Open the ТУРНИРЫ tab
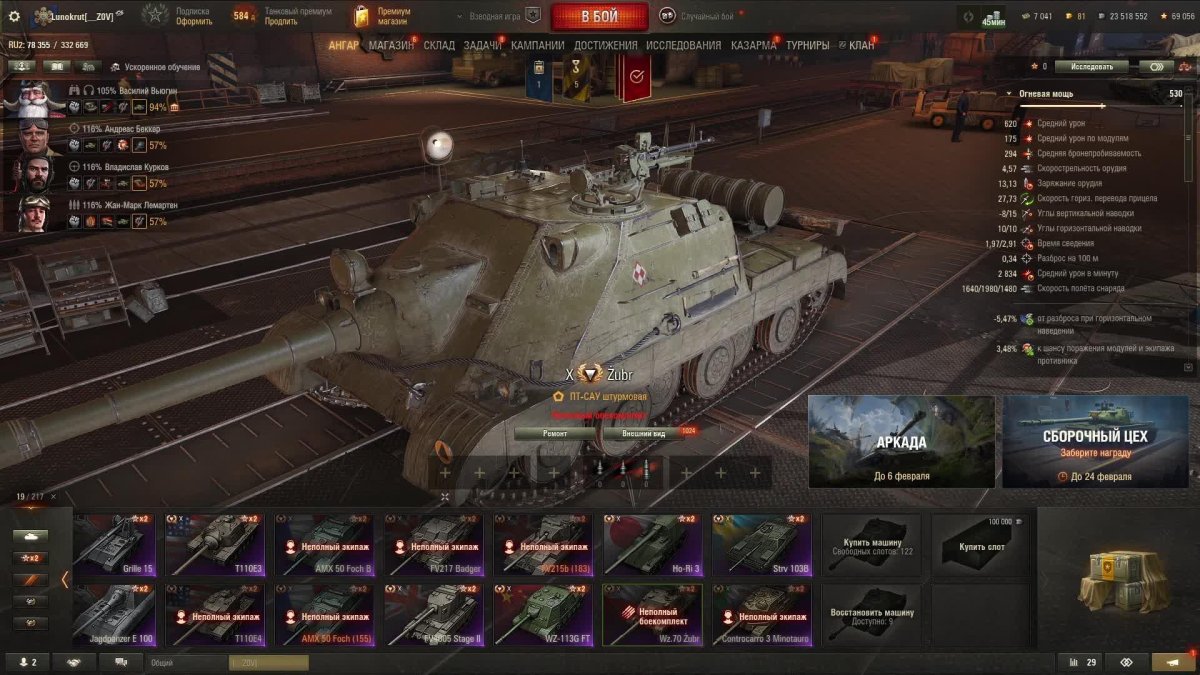This screenshot has width=1200, height=675. click(x=807, y=46)
